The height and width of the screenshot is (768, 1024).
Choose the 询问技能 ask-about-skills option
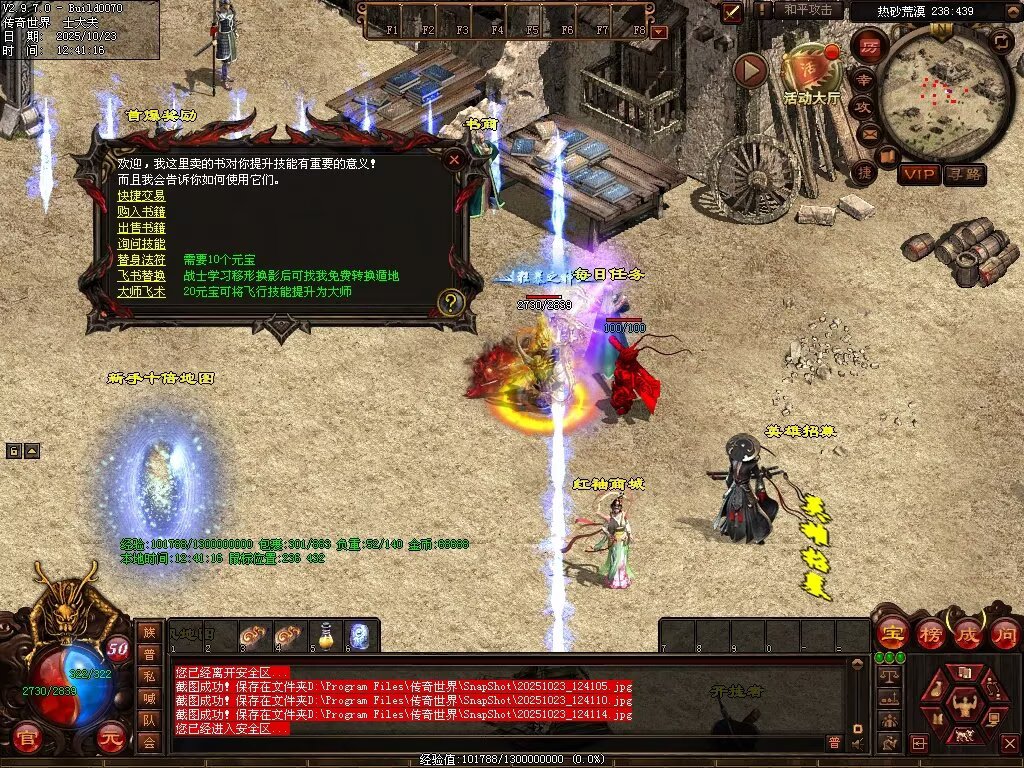click(141, 244)
